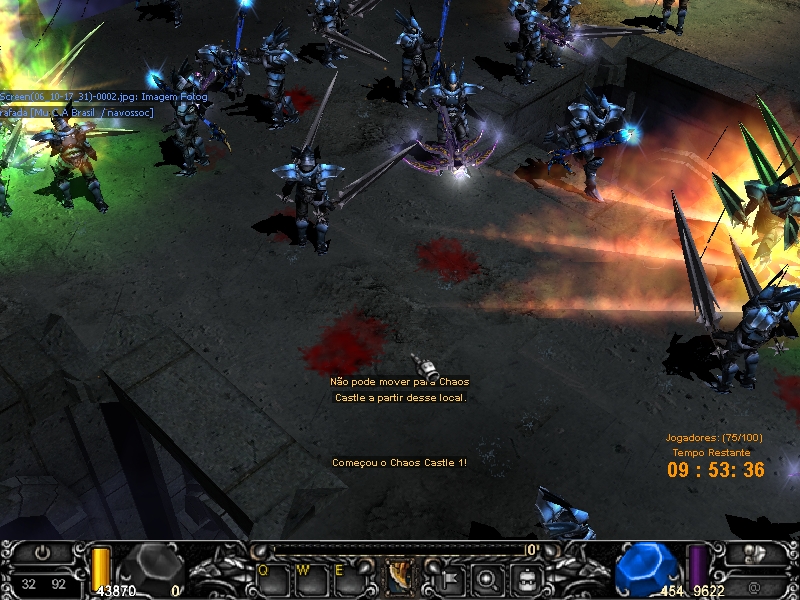Select the active skill icon in the bar
Viewport: 800px width, 600px height.
coord(401,576)
